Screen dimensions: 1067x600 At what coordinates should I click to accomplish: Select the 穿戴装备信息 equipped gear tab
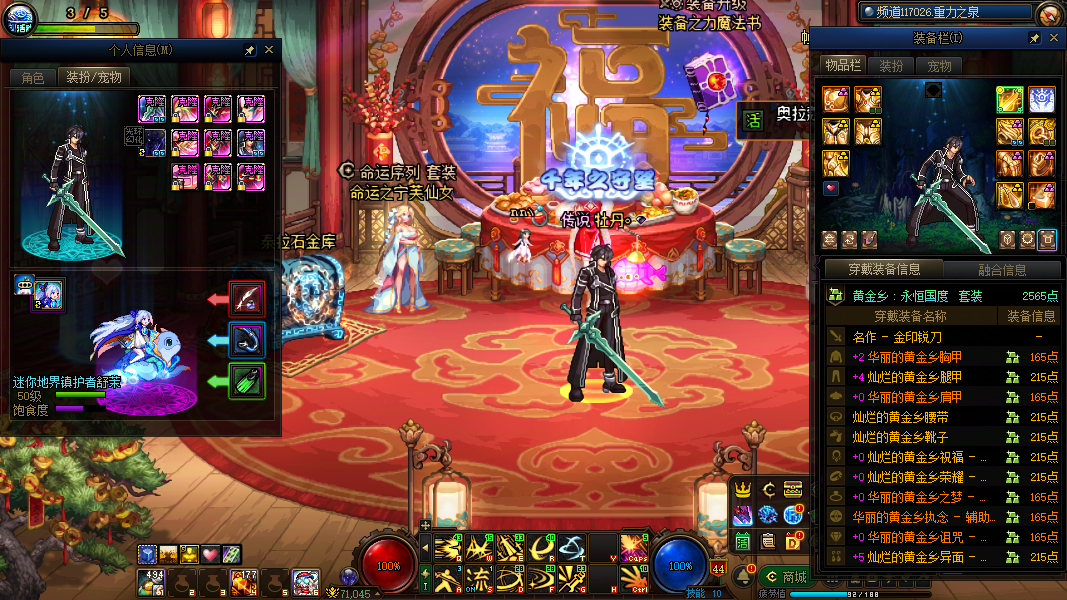[884, 269]
